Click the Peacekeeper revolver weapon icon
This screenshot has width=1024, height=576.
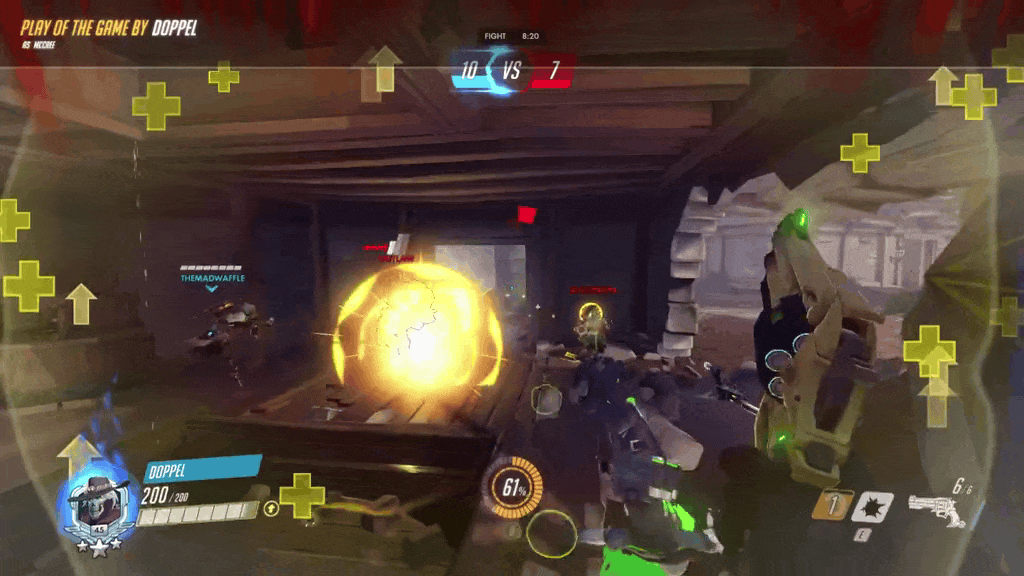pyautogui.click(x=936, y=508)
